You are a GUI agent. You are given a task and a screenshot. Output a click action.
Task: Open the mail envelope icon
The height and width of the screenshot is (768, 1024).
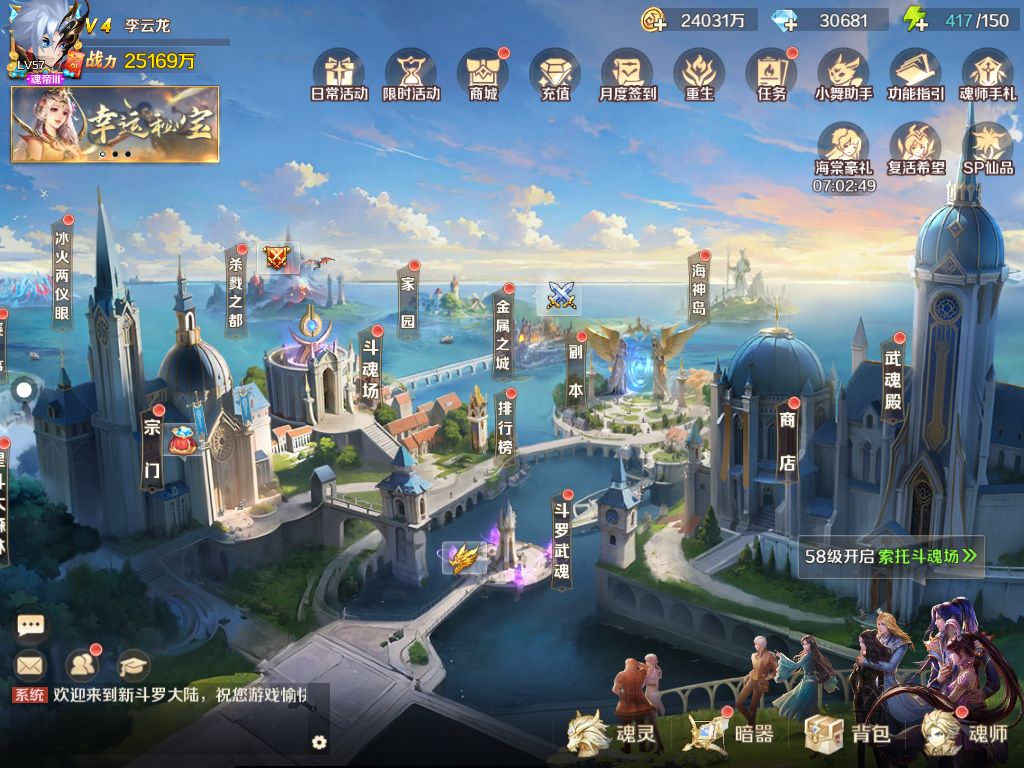pyautogui.click(x=31, y=664)
